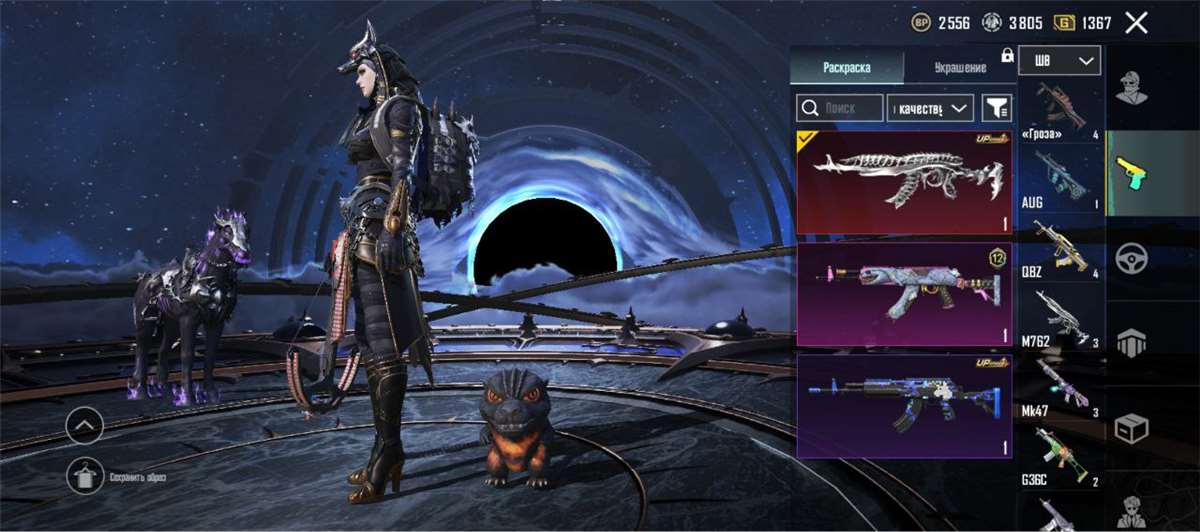Open the ШВ weapon type dropdown

1059,60
